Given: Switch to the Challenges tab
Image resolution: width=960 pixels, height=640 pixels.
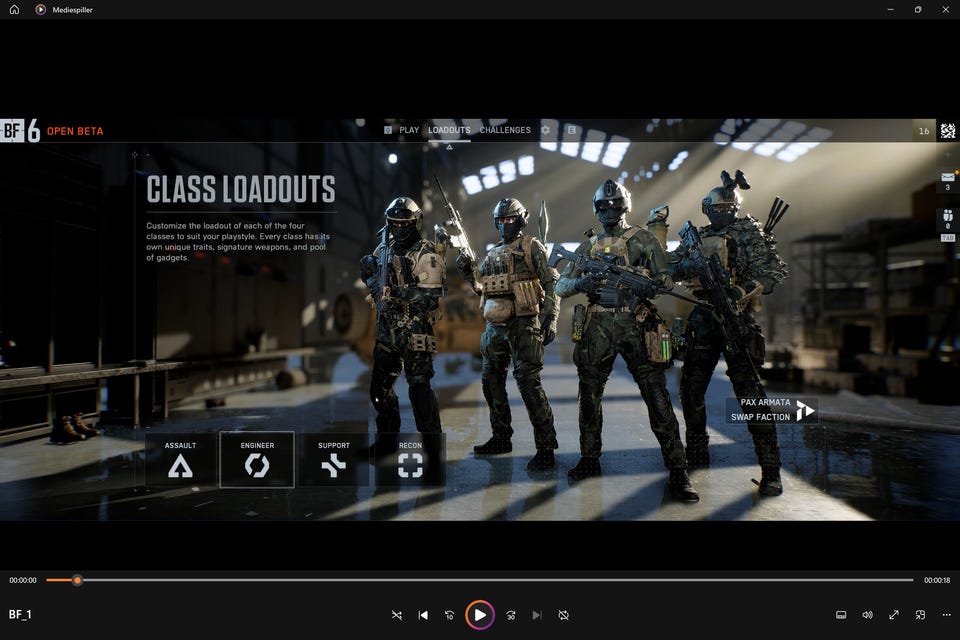Looking at the screenshot, I should (505, 130).
